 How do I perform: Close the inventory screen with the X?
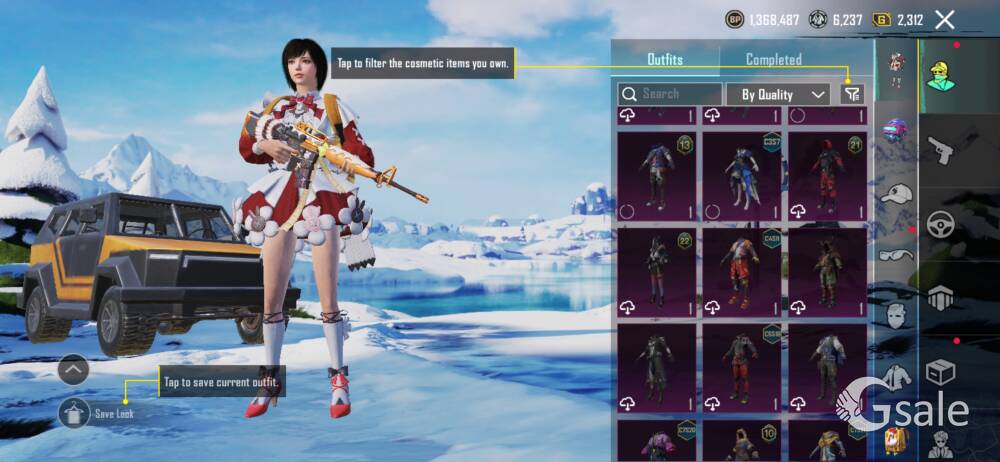944,19
